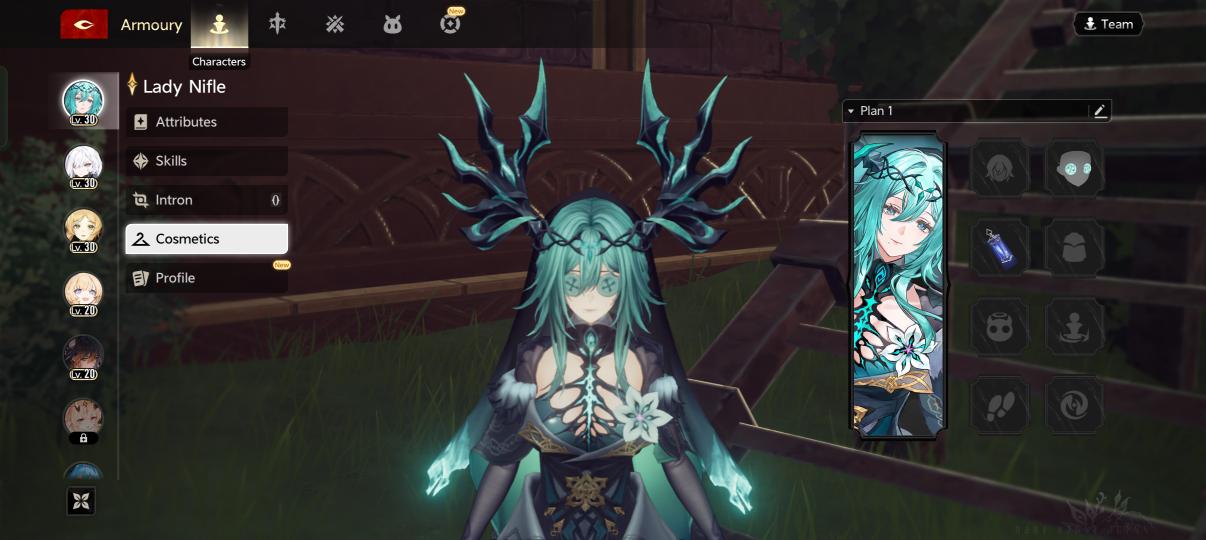1206x540 pixels.
Task: Edit the plan name with pencil icon
Action: point(1100,111)
